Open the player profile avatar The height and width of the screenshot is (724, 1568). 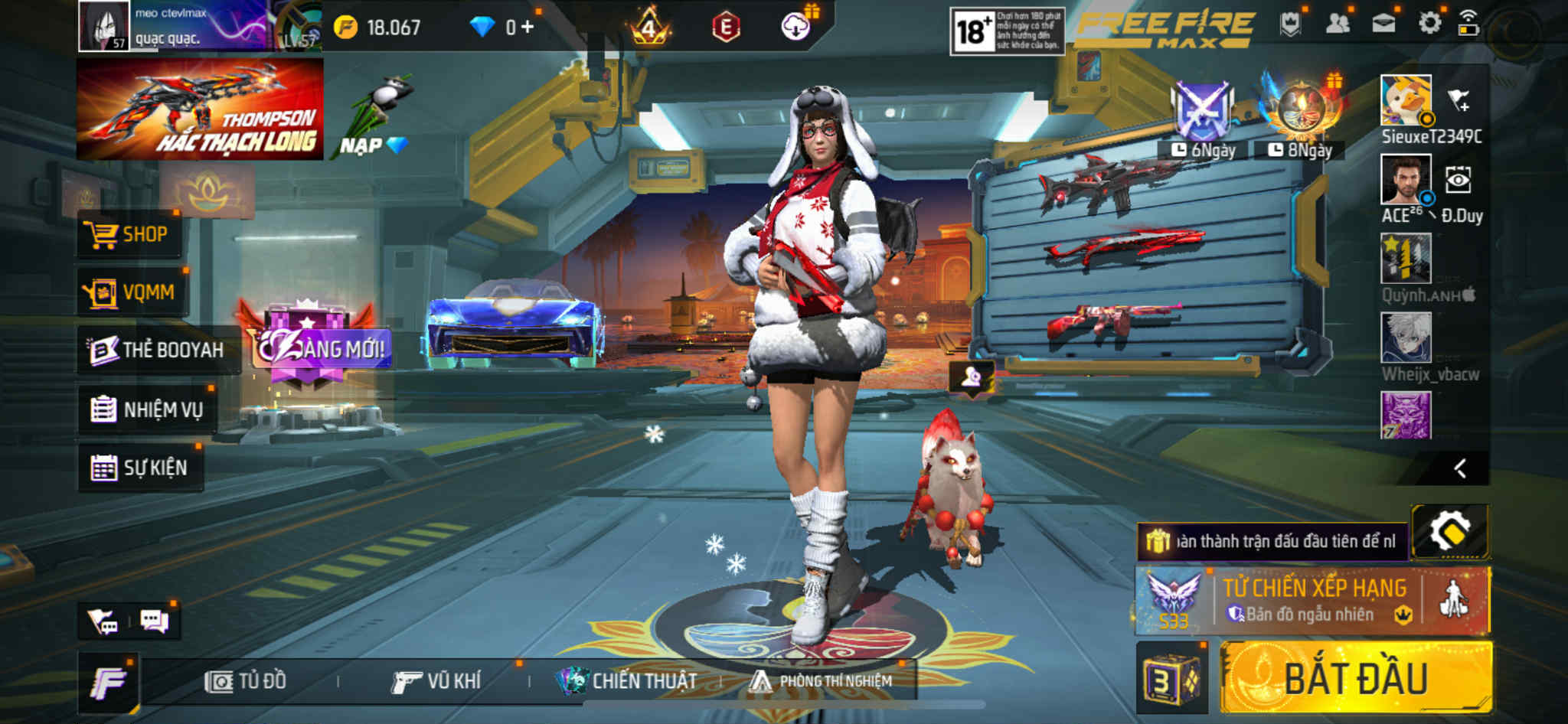pos(104,26)
